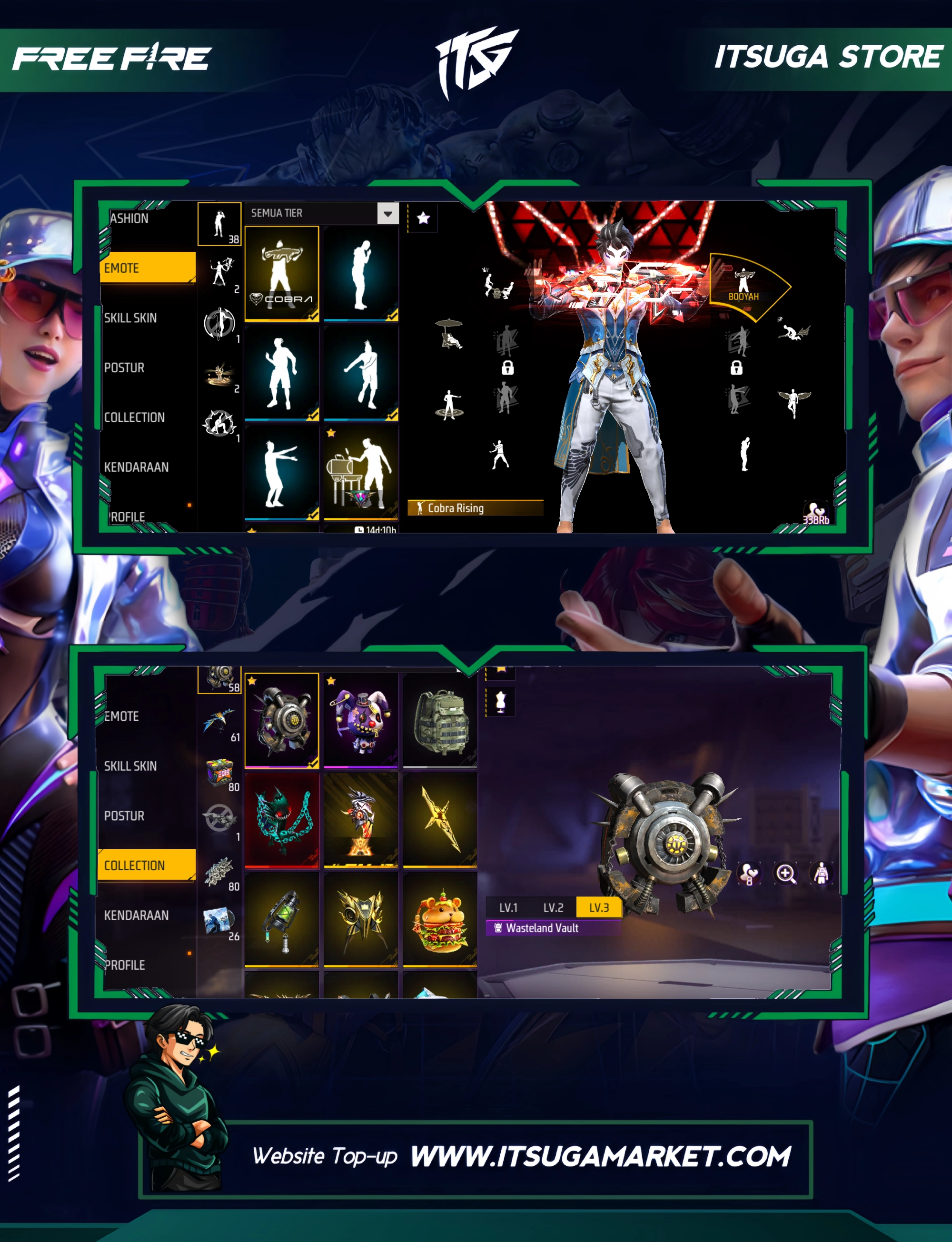Viewport: 952px width, 1242px height.
Task: Open the mannequin outfit filter icon
Action: tap(500, 702)
